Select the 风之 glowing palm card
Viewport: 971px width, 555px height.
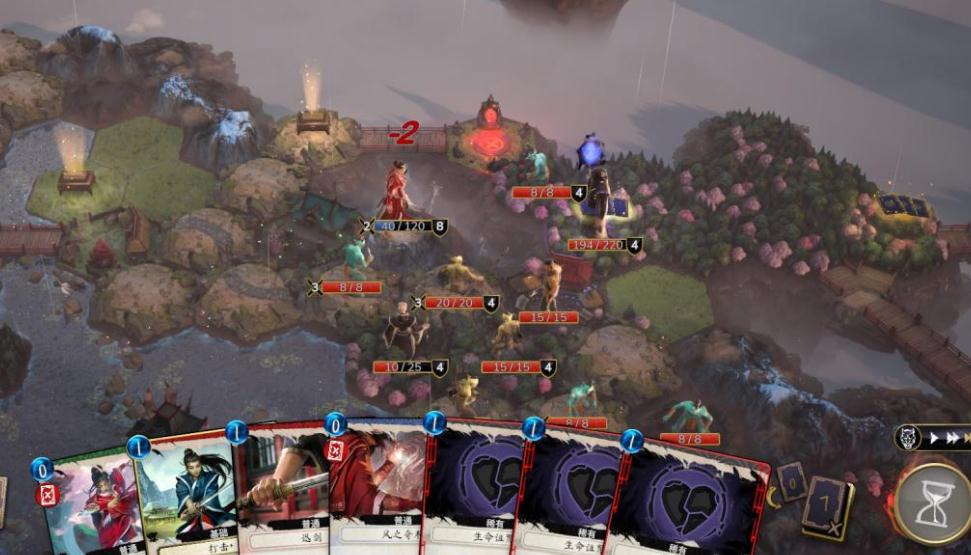pyautogui.click(x=378, y=490)
